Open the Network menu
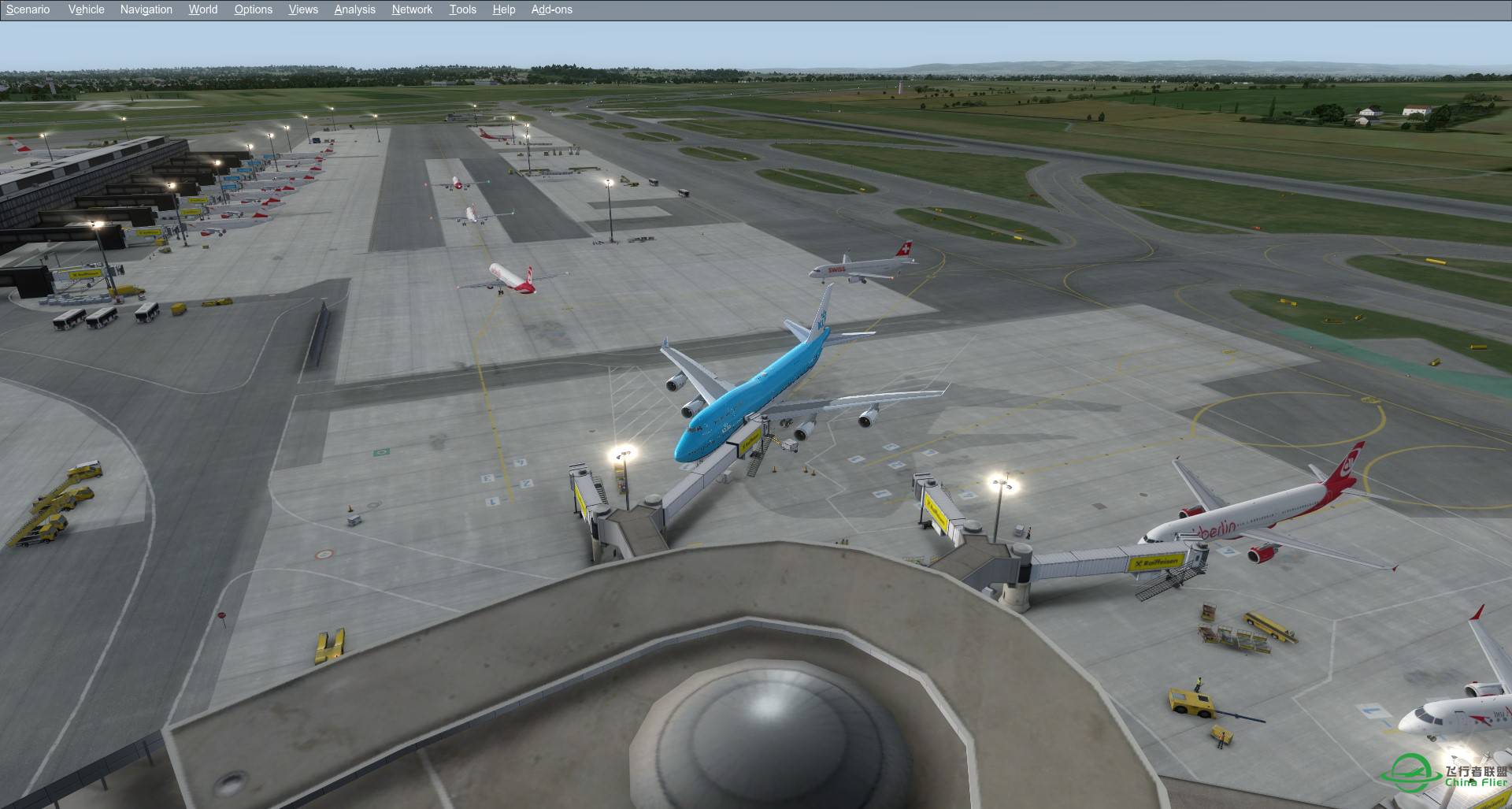The height and width of the screenshot is (809, 1512). [x=411, y=9]
